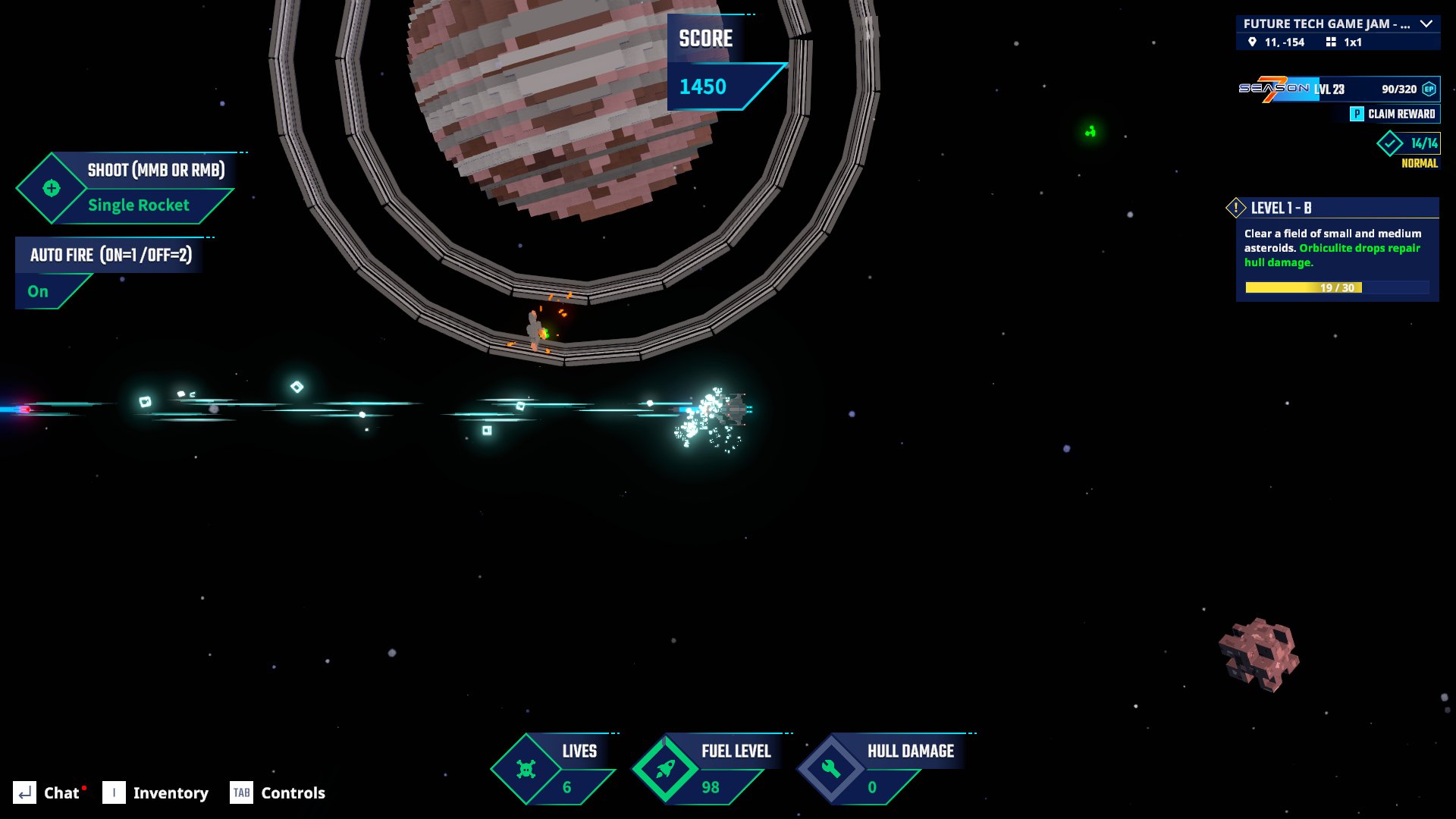Image resolution: width=1456 pixels, height=819 pixels.
Task: Click the Season 7 level progress banner
Action: click(x=1338, y=89)
